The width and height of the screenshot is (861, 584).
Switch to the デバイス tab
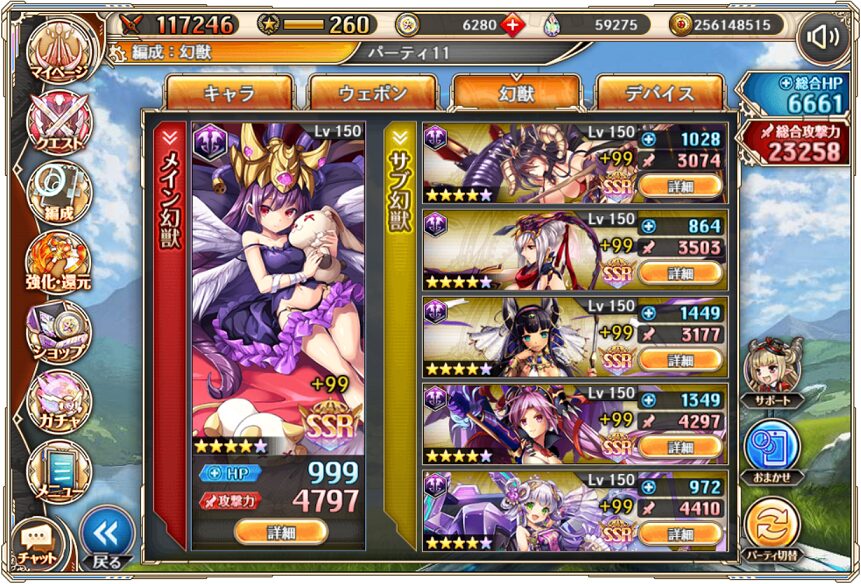click(x=659, y=93)
